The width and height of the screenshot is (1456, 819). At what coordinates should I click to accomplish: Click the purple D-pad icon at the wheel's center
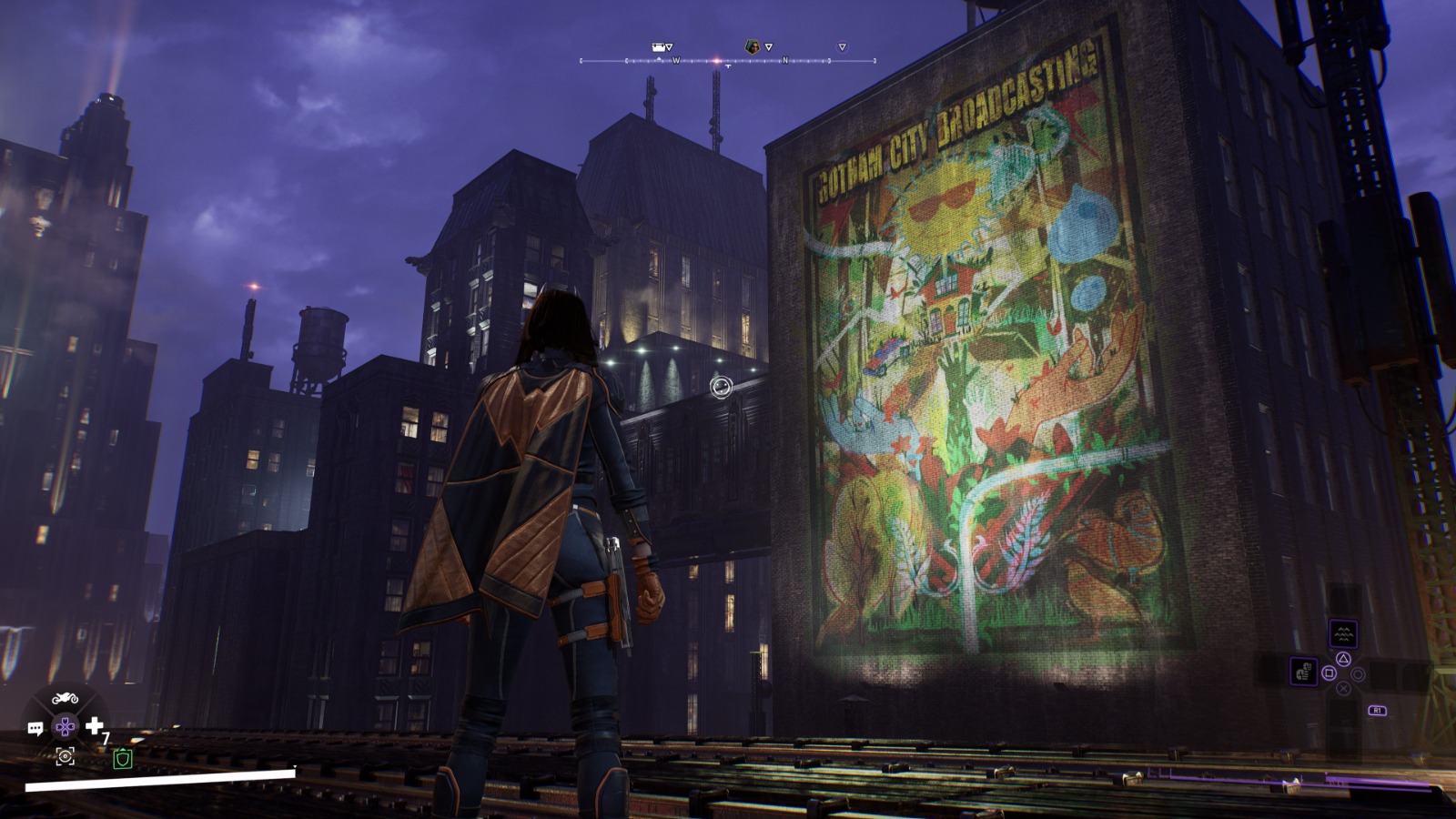(64, 727)
